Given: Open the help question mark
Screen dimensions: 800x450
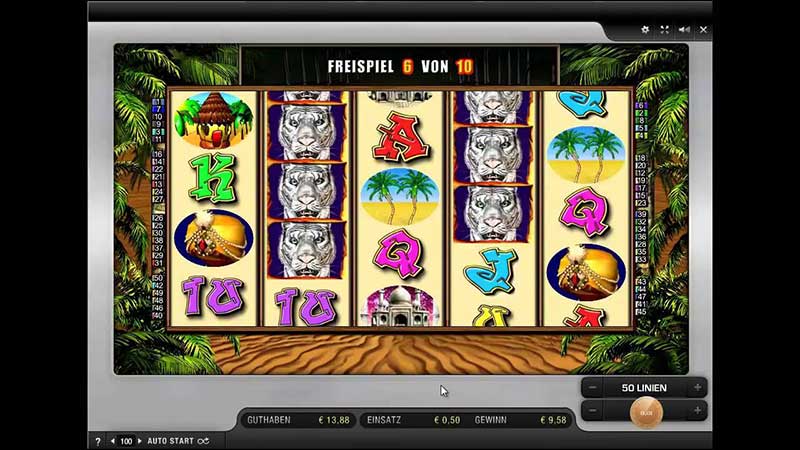Looking at the screenshot, I should [97, 440].
